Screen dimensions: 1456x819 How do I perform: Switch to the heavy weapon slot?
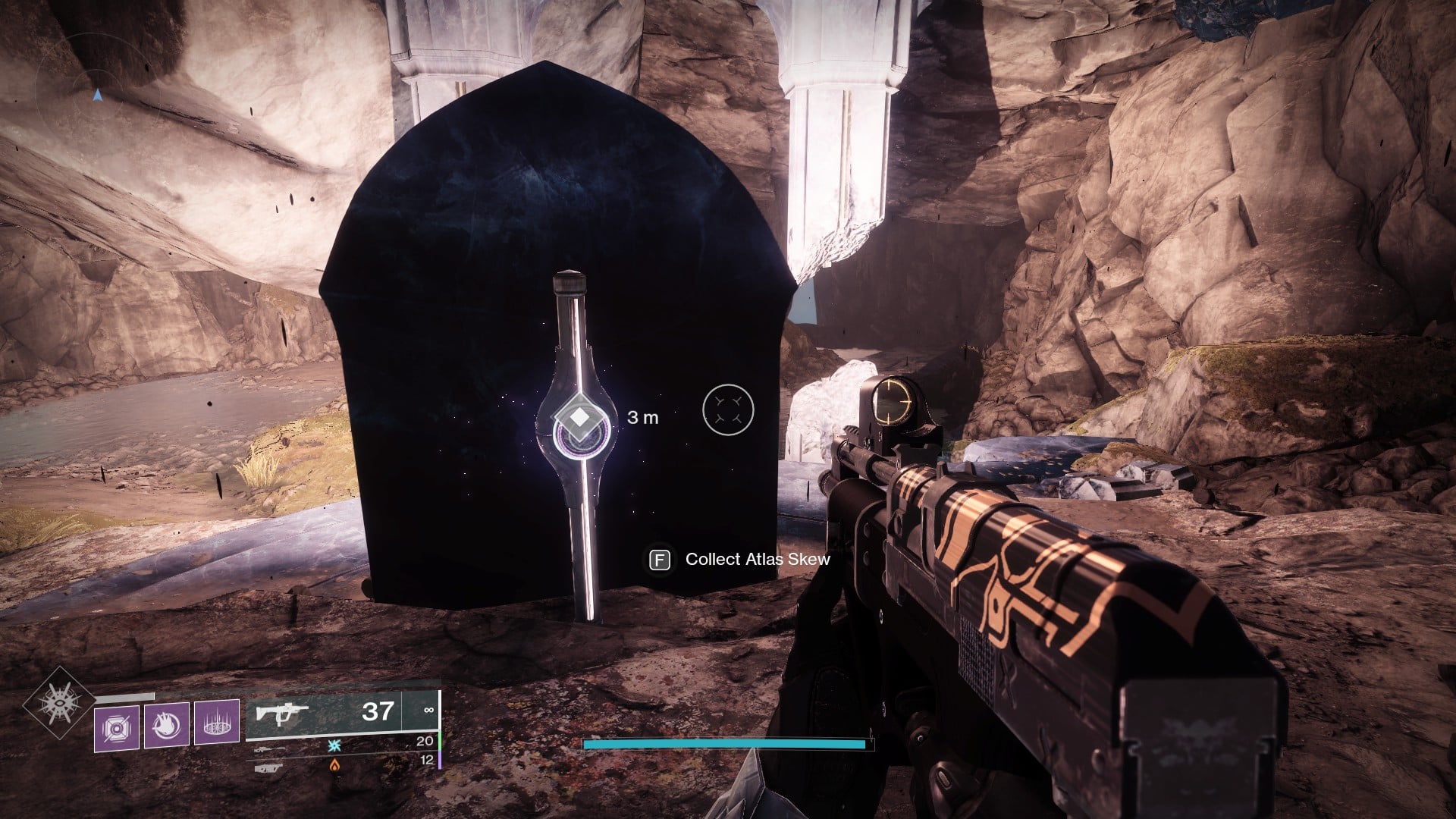pyautogui.click(x=270, y=767)
